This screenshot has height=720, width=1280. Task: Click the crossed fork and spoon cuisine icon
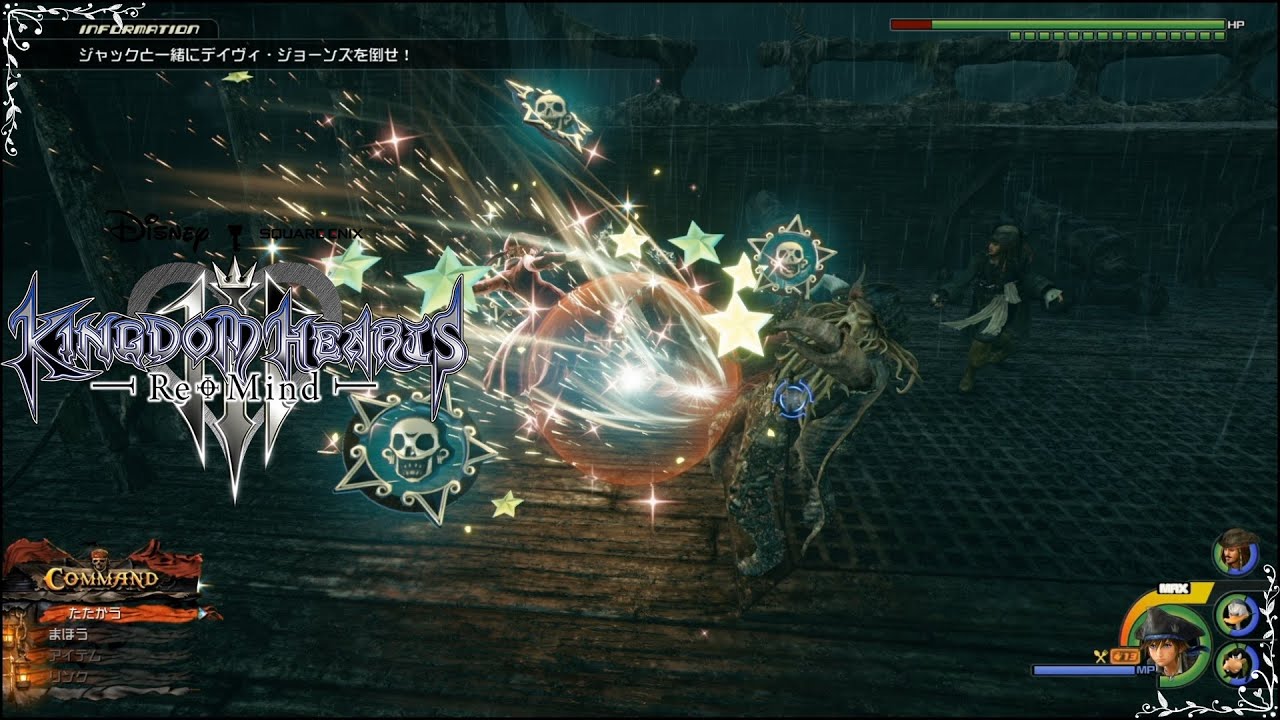(1100, 656)
